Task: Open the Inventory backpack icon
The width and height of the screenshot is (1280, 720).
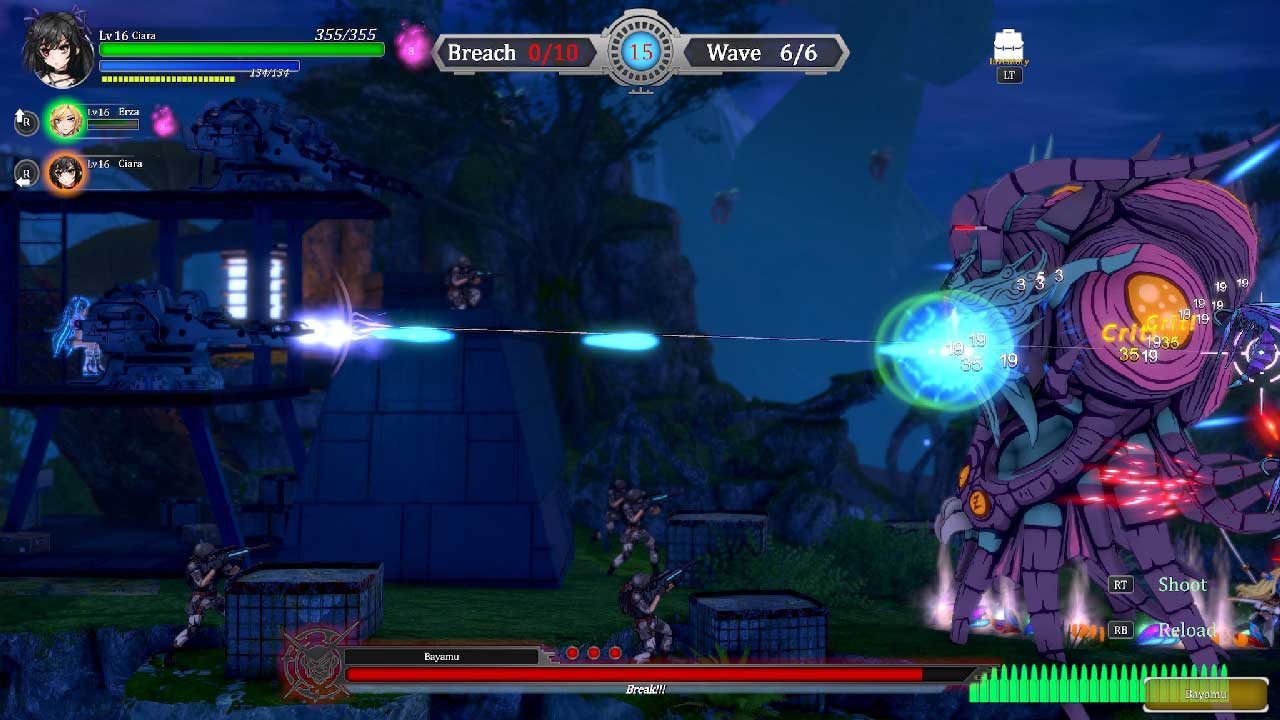Action: (x=1009, y=47)
